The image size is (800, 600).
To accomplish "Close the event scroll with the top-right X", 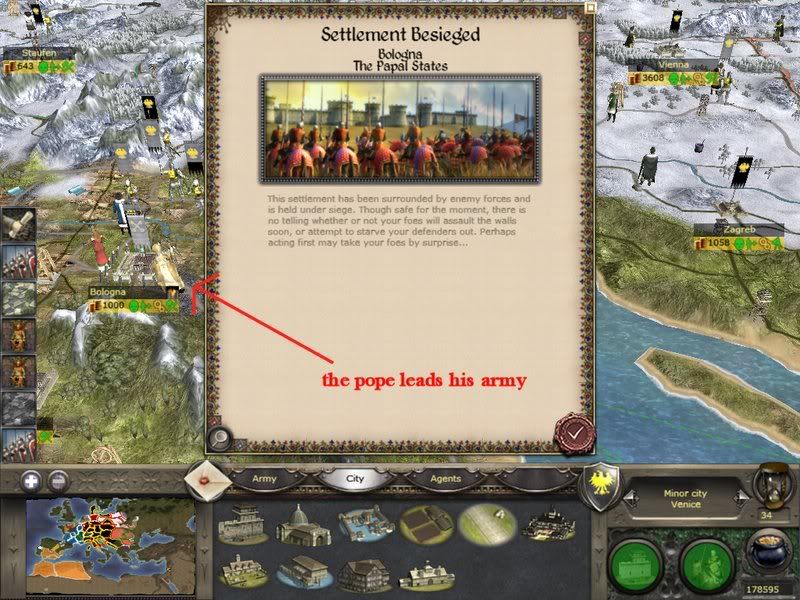I will (x=590, y=9).
